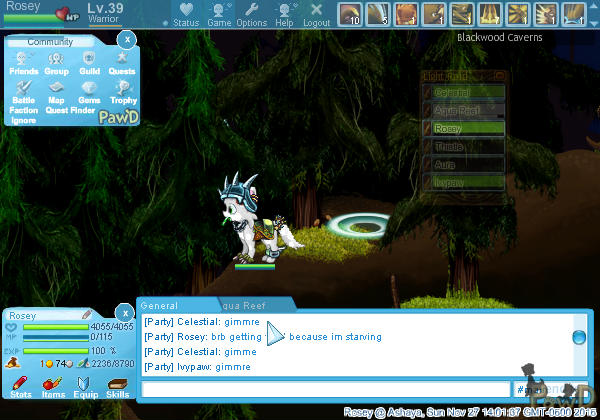600x420 pixels.
Task: Open the Stats window
Action: pyautogui.click(x=20, y=388)
